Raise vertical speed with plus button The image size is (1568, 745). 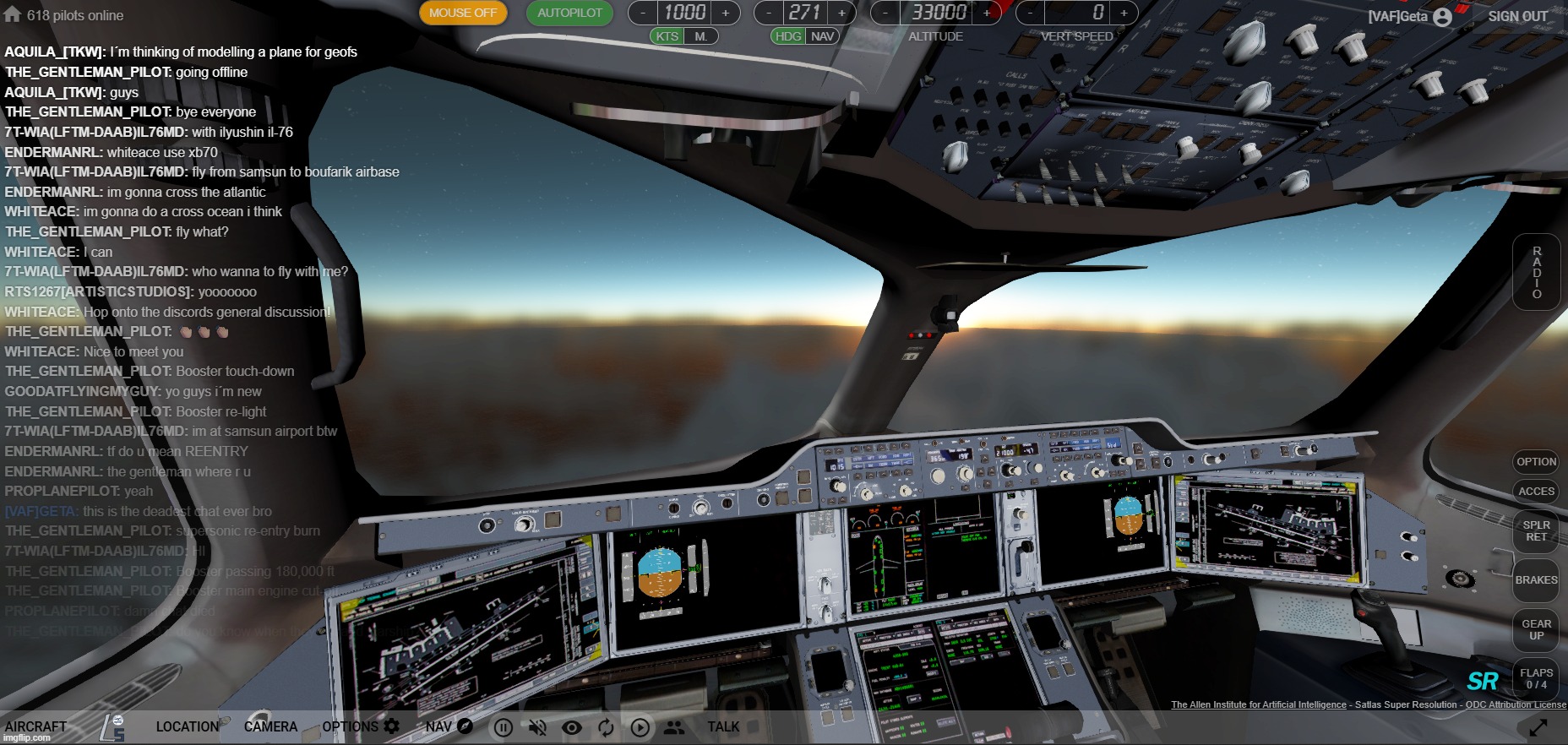(1123, 13)
